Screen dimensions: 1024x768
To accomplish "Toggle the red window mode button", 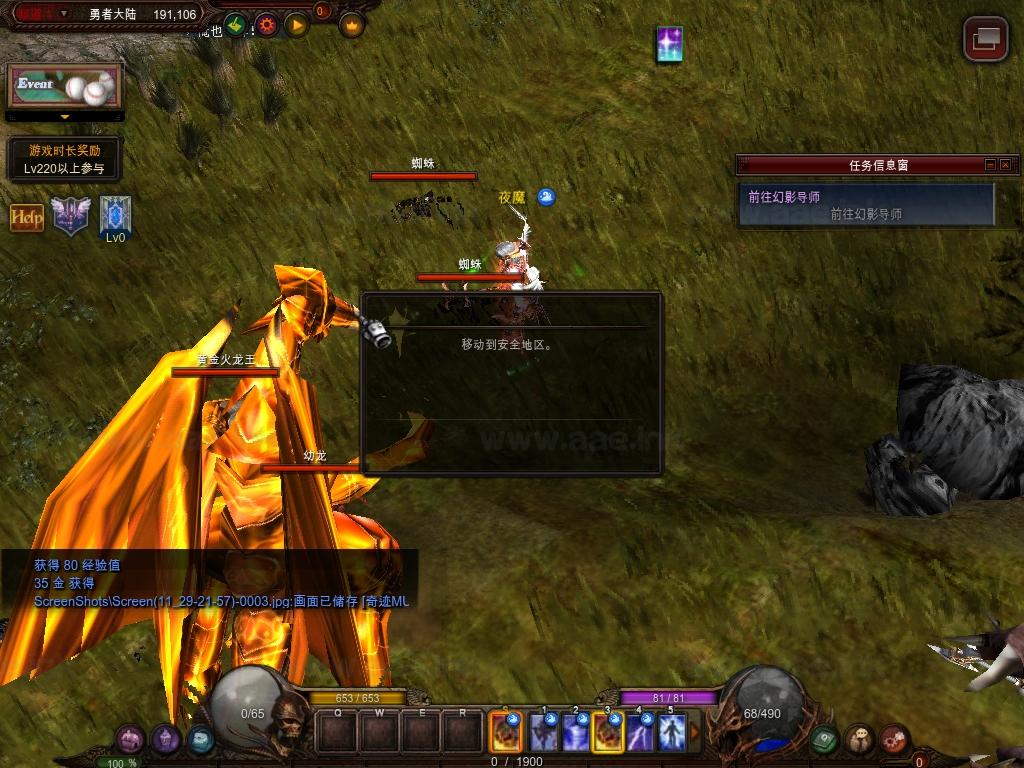I will pos(985,39).
